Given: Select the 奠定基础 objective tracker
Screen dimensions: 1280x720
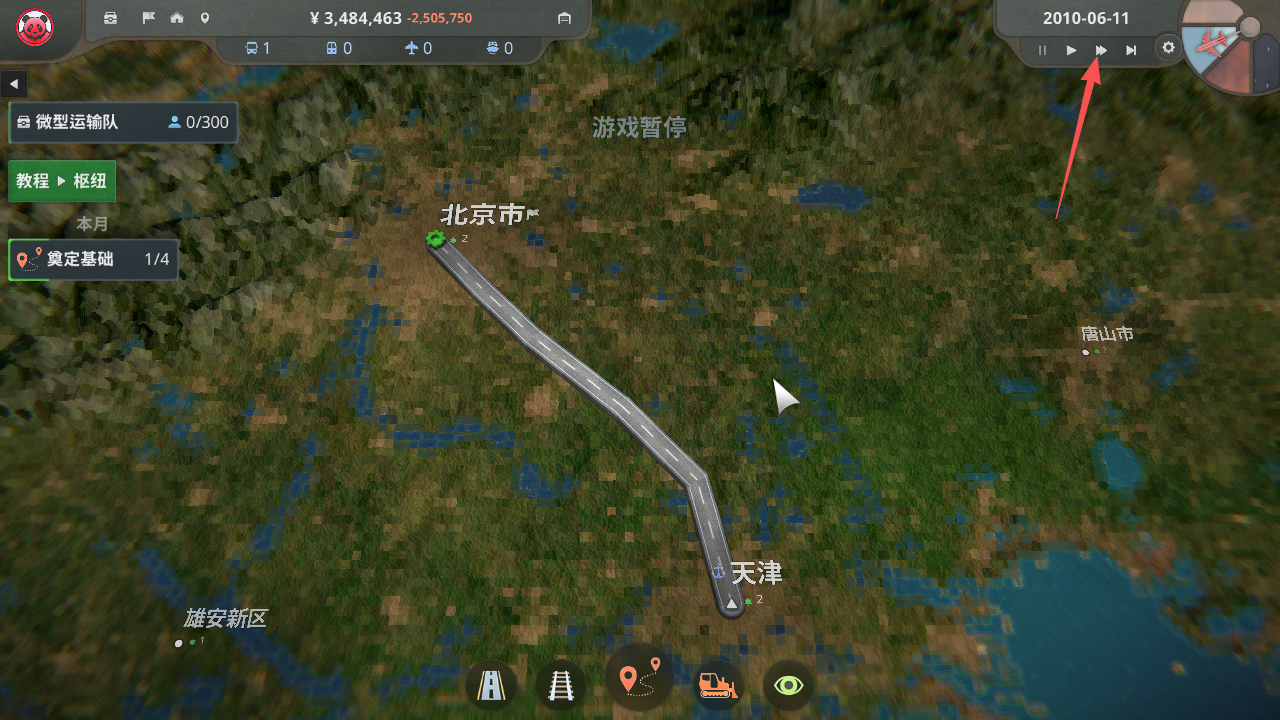Looking at the screenshot, I should coord(93,260).
